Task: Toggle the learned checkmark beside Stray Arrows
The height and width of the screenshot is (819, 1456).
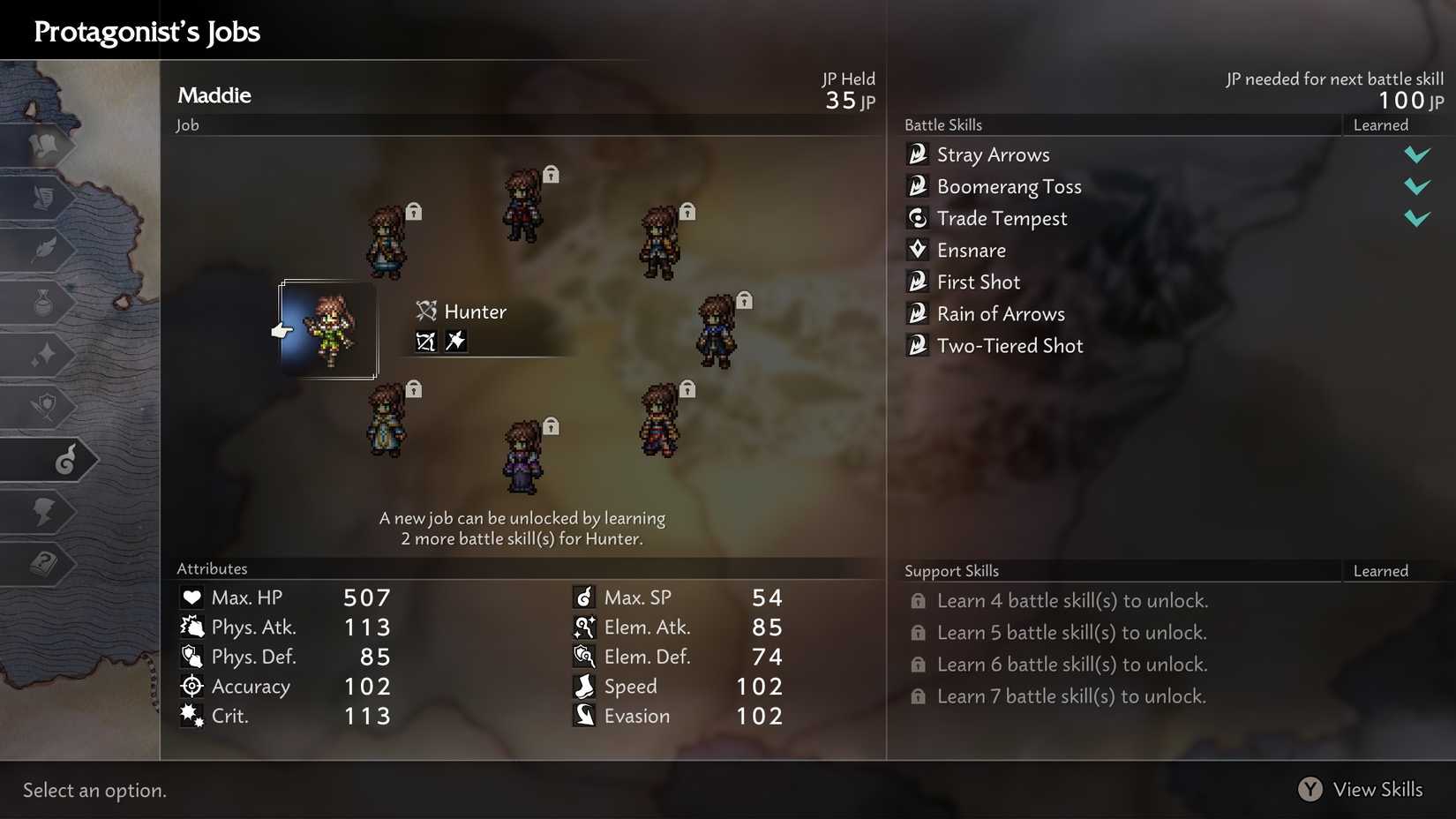Action: pyautogui.click(x=1416, y=154)
